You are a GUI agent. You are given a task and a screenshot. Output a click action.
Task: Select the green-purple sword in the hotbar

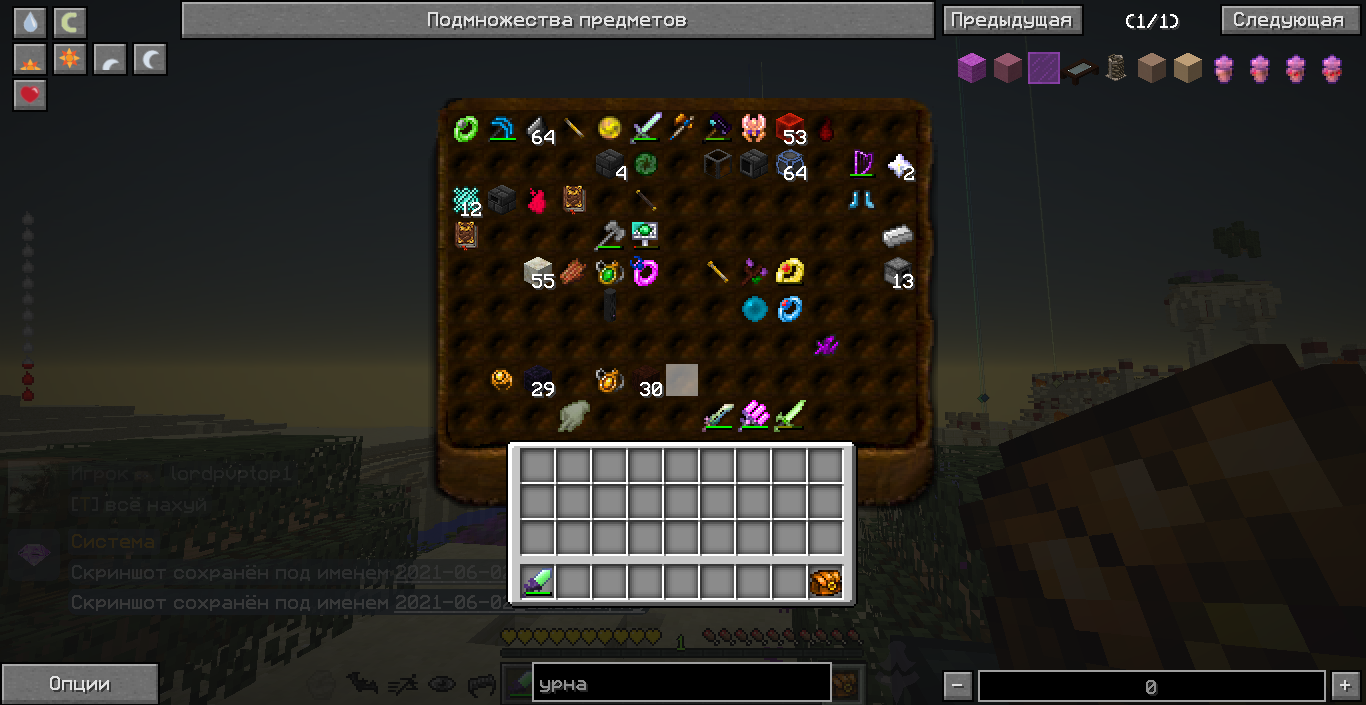coord(537,581)
